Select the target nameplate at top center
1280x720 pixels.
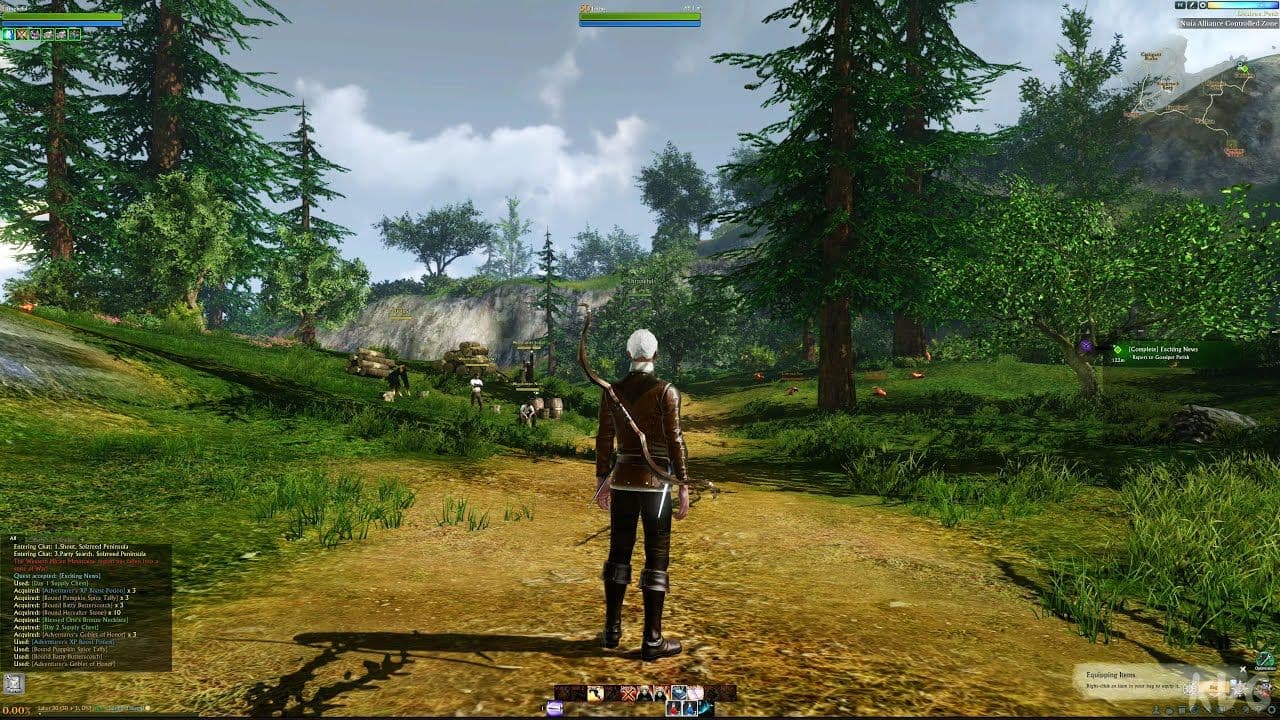point(640,14)
